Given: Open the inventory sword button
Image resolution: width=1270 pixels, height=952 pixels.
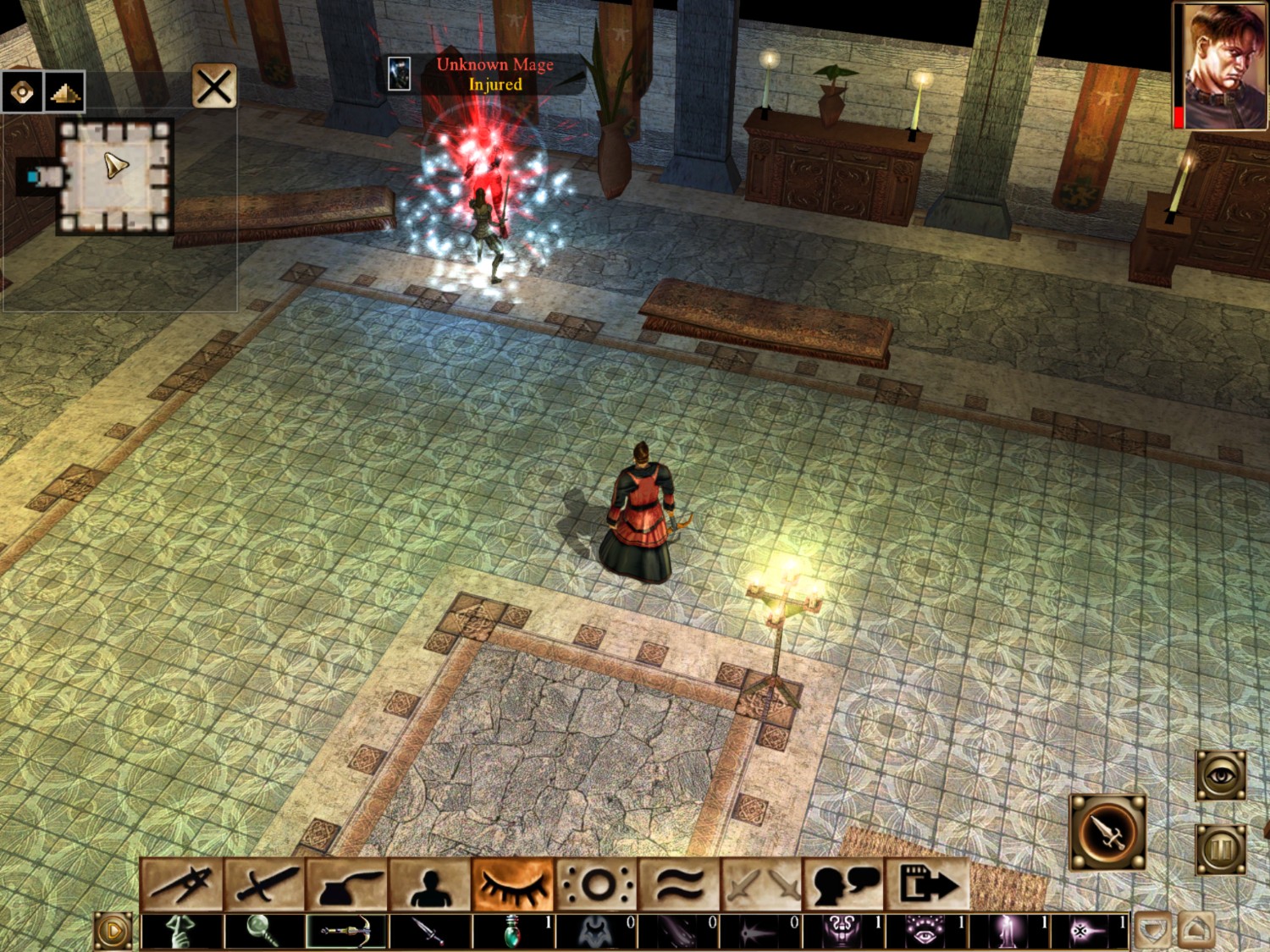Looking at the screenshot, I should (x=265, y=885).
